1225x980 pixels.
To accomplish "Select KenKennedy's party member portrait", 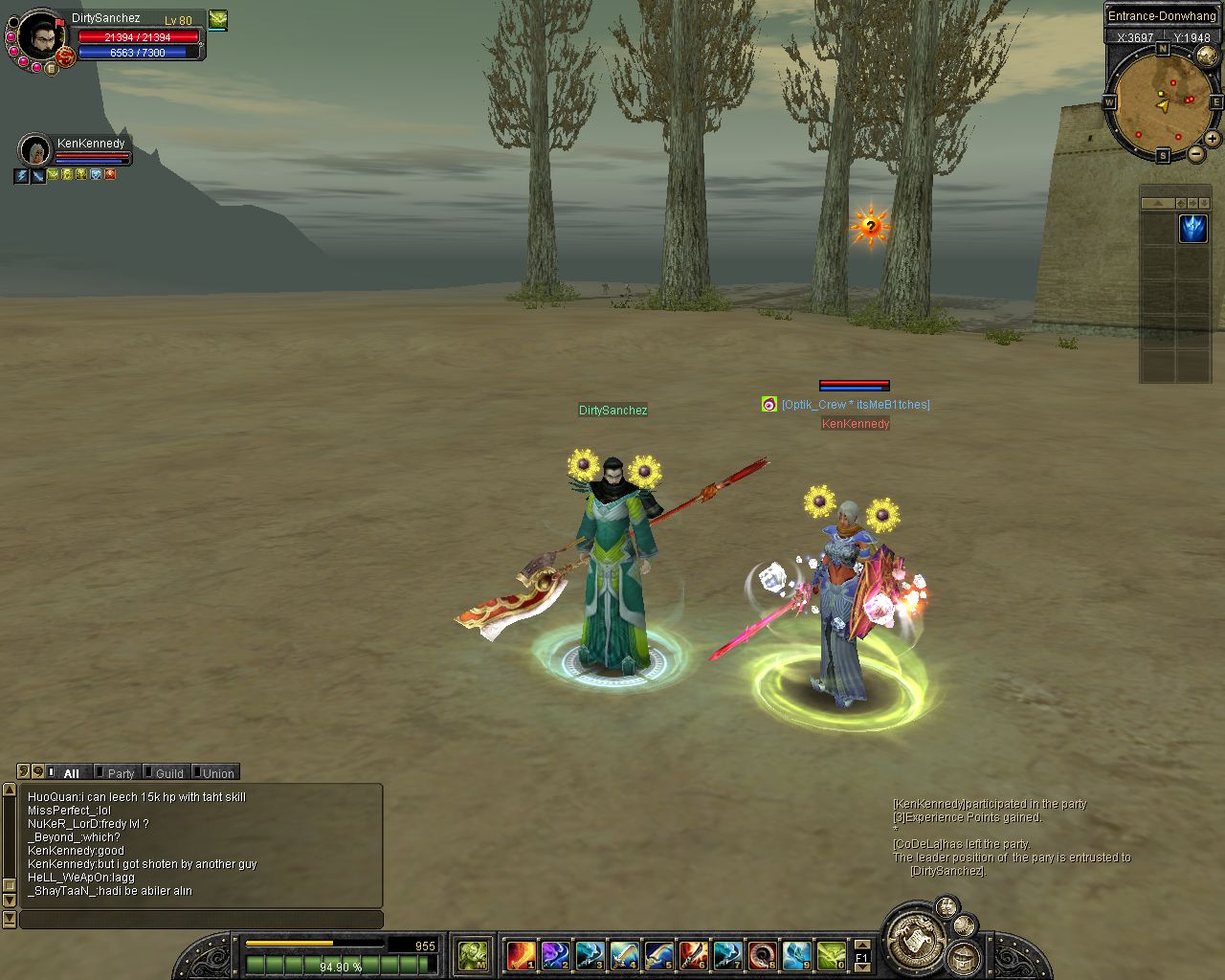I will click(x=34, y=150).
